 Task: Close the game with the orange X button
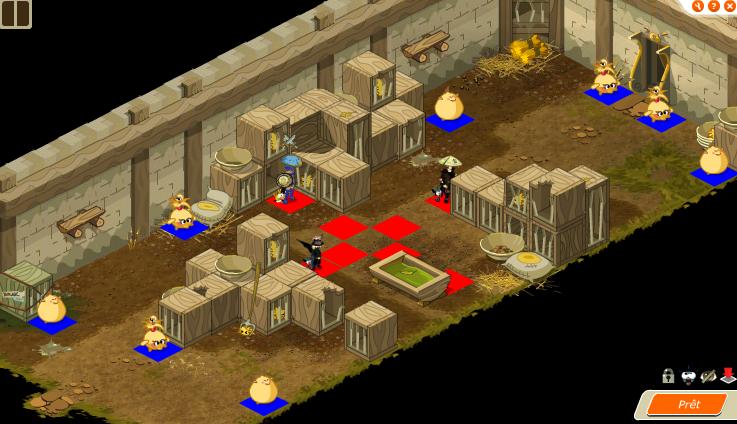(x=730, y=6)
